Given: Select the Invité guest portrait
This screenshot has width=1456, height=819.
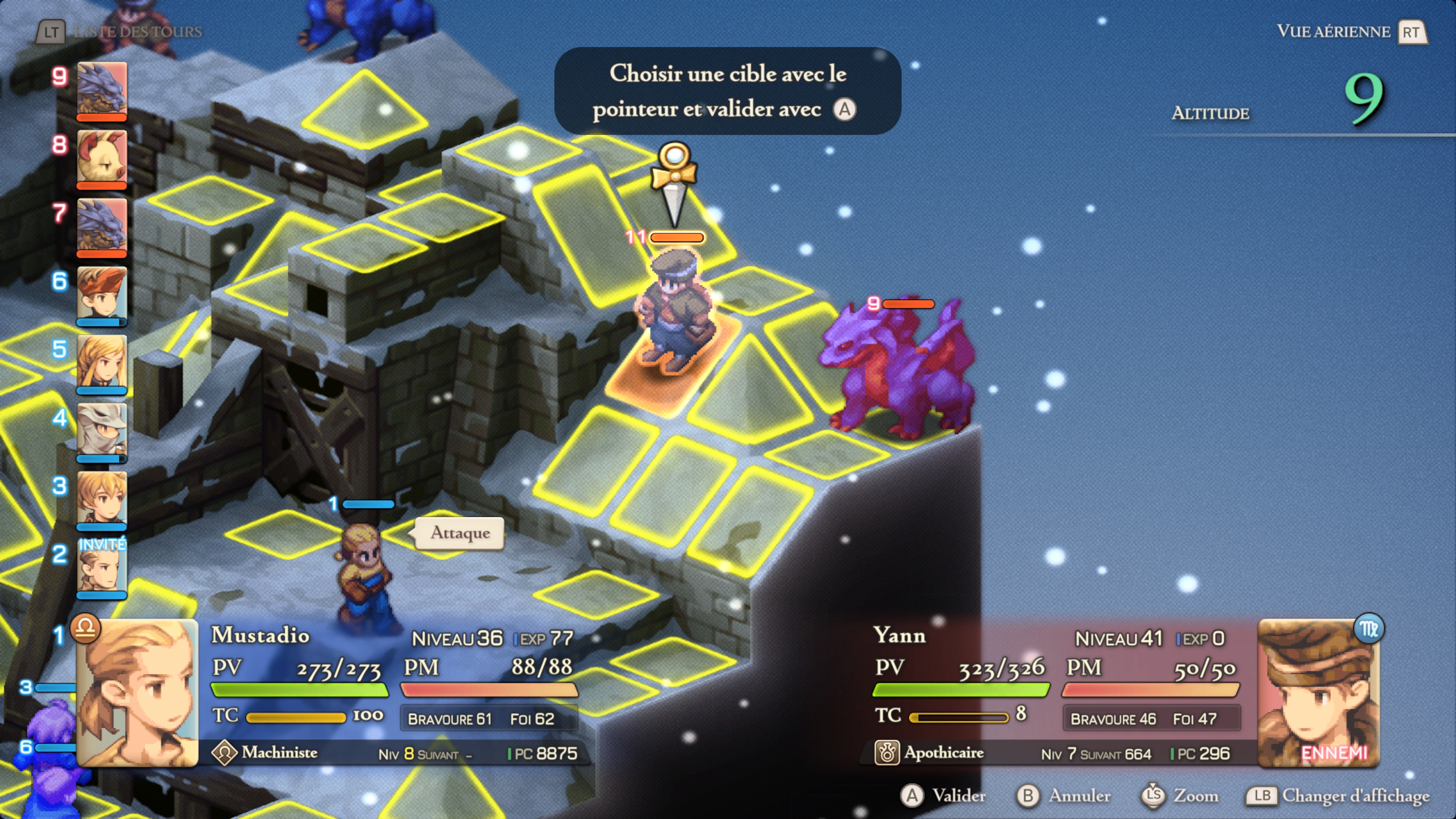Looking at the screenshot, I should [102, 567].
